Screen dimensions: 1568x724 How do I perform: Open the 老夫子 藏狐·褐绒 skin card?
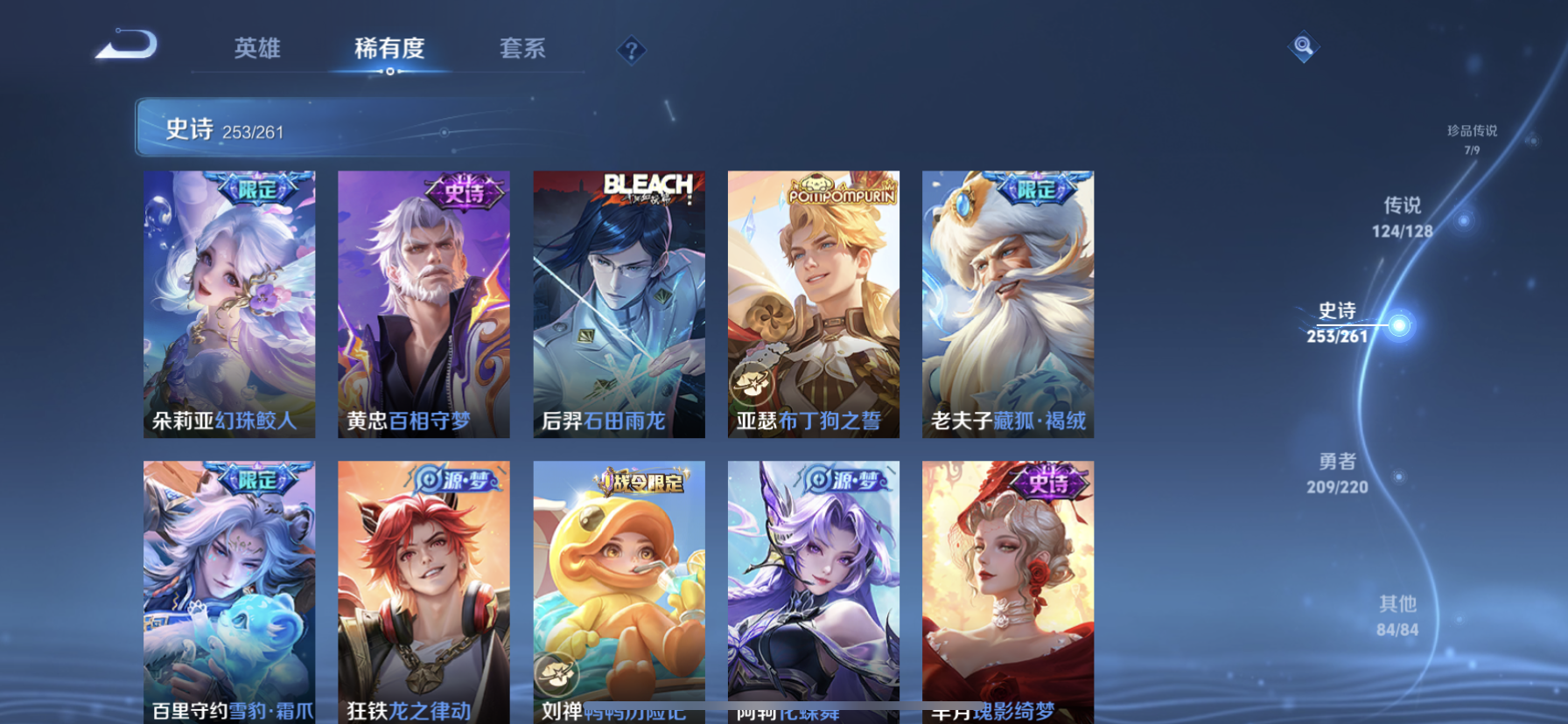coord(1007,303)
